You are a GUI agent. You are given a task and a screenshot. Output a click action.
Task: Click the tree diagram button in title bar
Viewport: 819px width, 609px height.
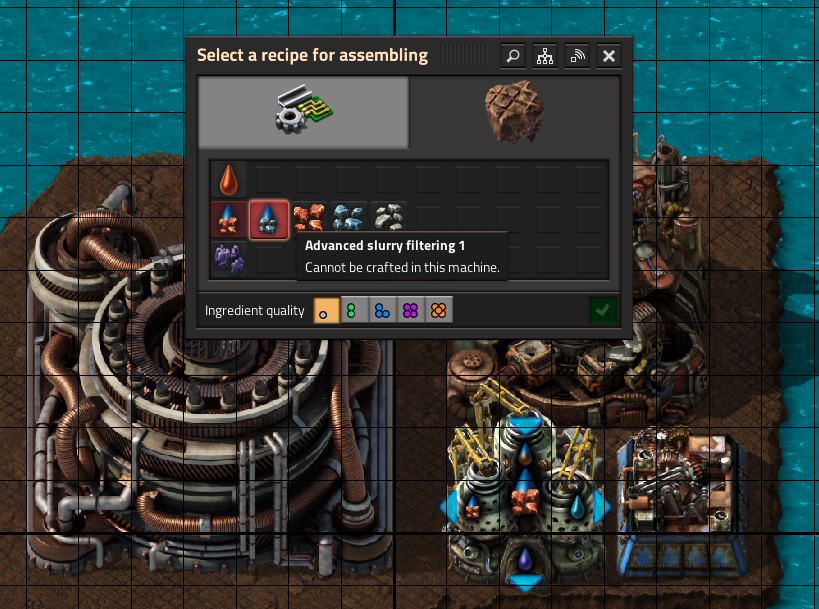coord(545,56)
